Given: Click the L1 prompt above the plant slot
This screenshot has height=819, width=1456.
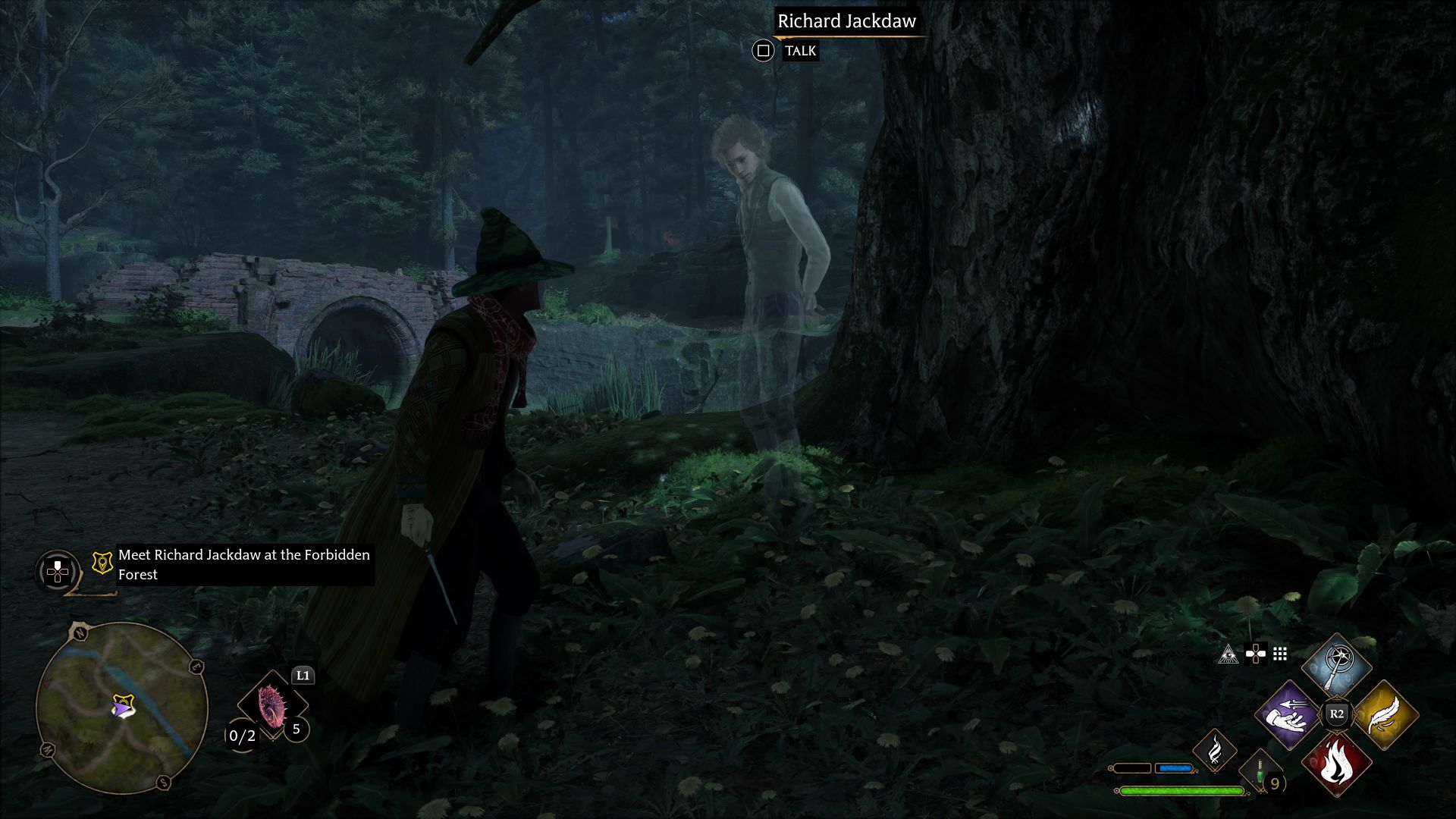Looking at the screenshot, I should 303,676.
